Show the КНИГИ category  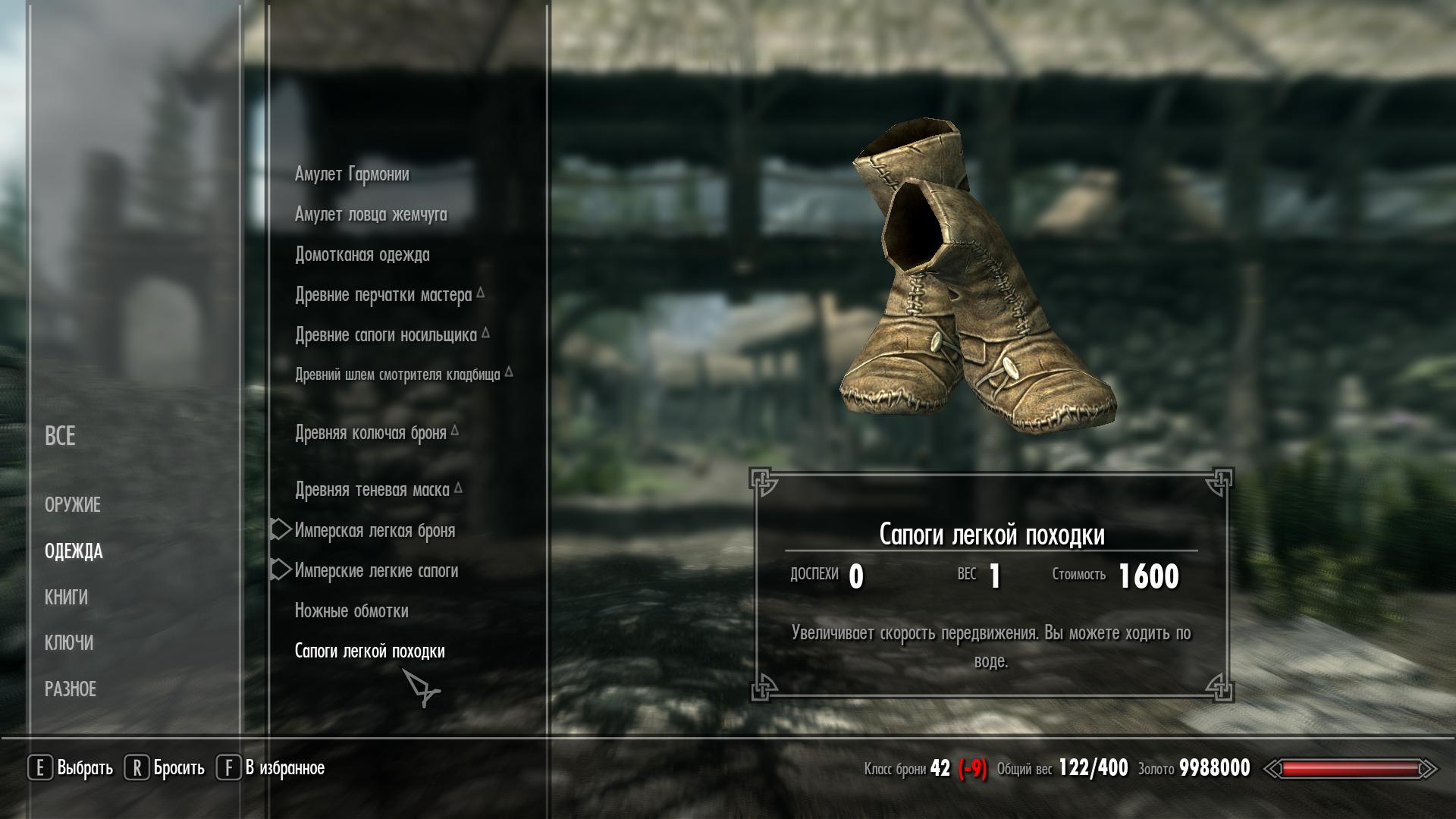point(66,598)
